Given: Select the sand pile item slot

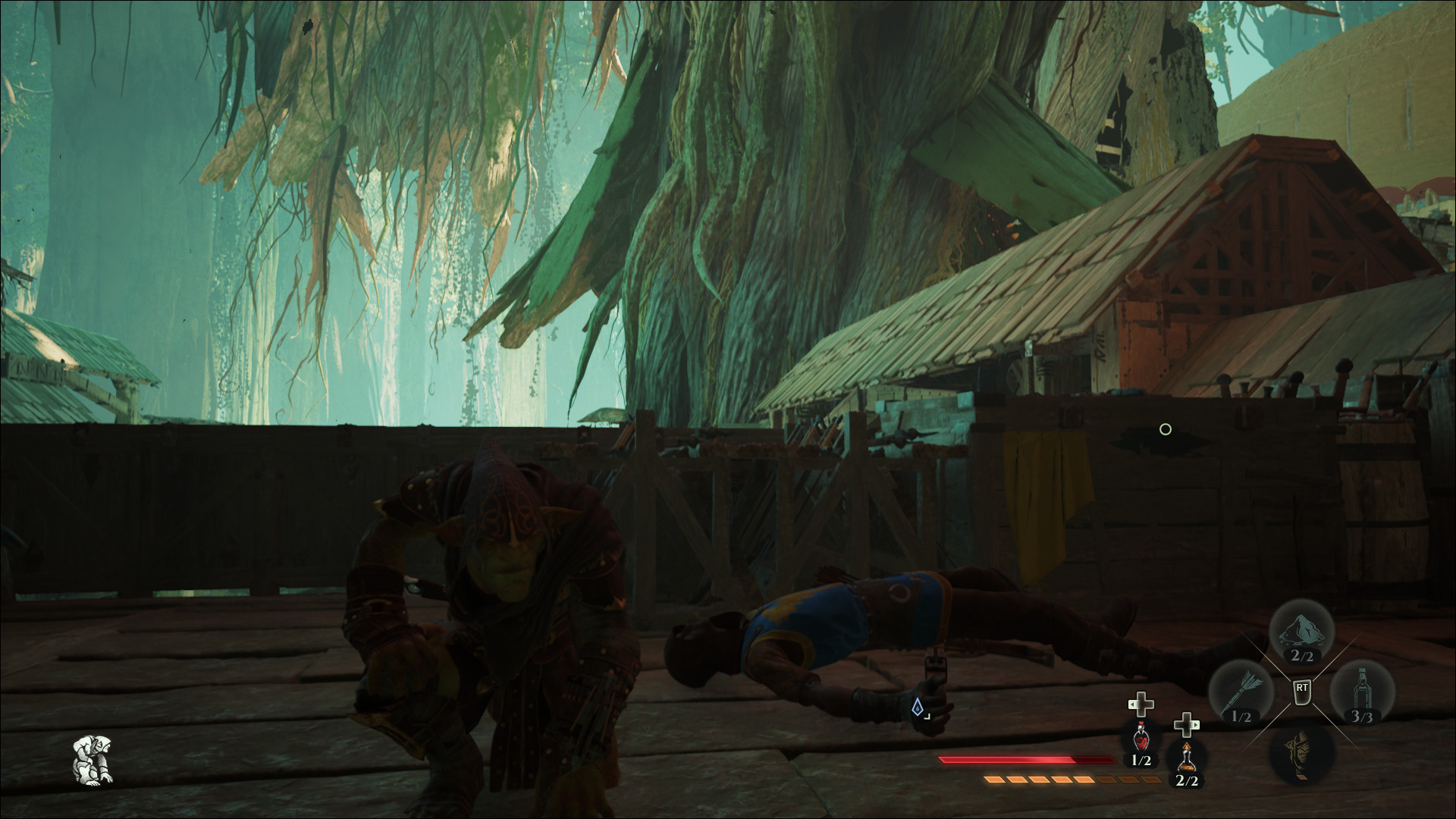Looking at the screenshot, I should coord(1301,632).
